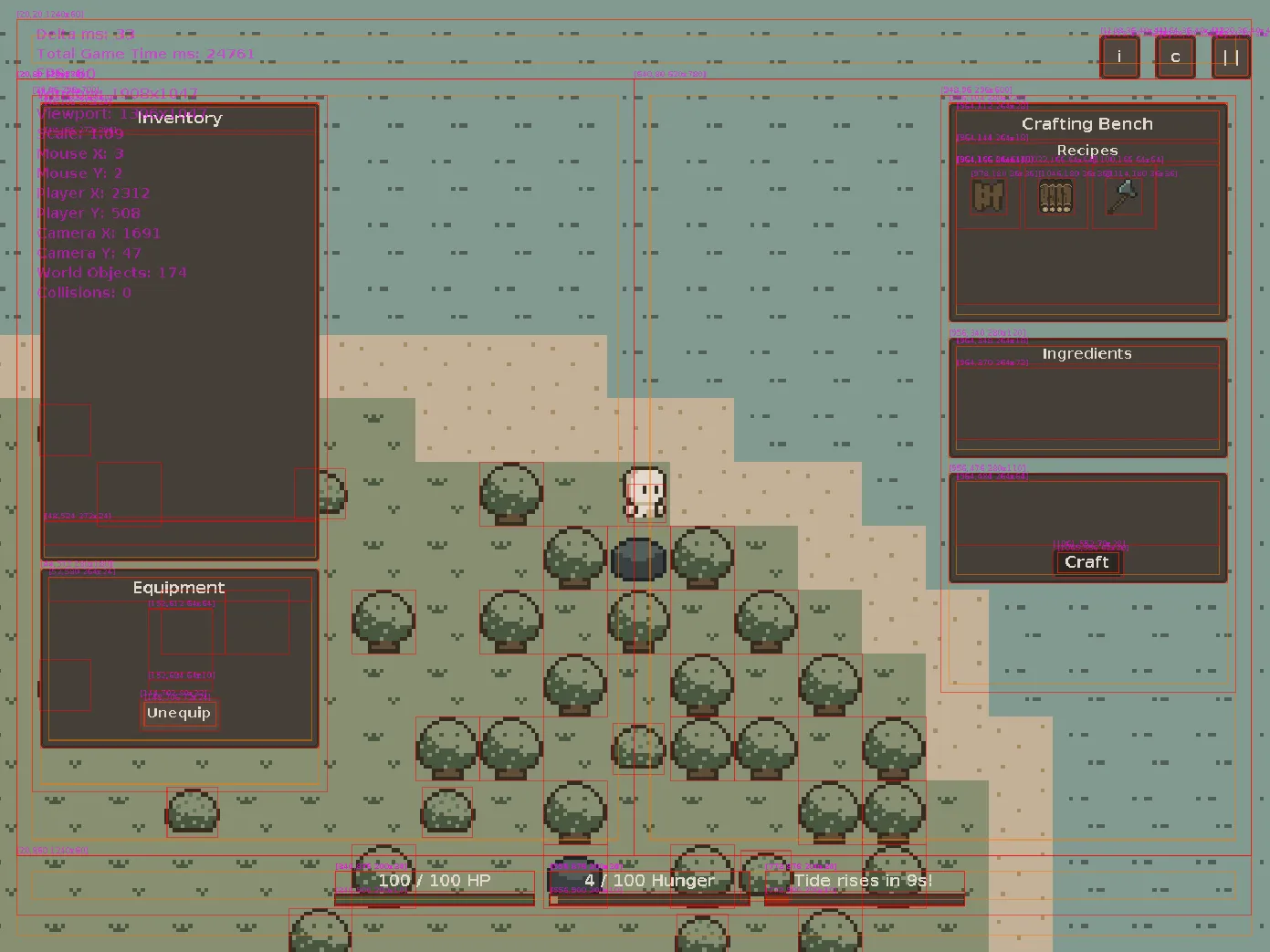The height and width of the screenshot is (952, 1270).
Task: Select the wooden fence recipe
Action: [1055, 198]
